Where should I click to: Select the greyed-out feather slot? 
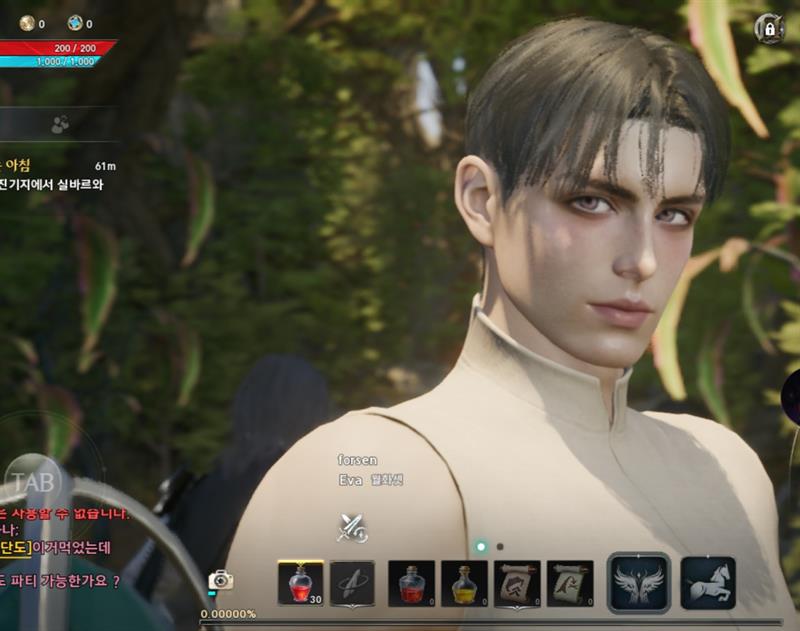click(x=352, y=583)
